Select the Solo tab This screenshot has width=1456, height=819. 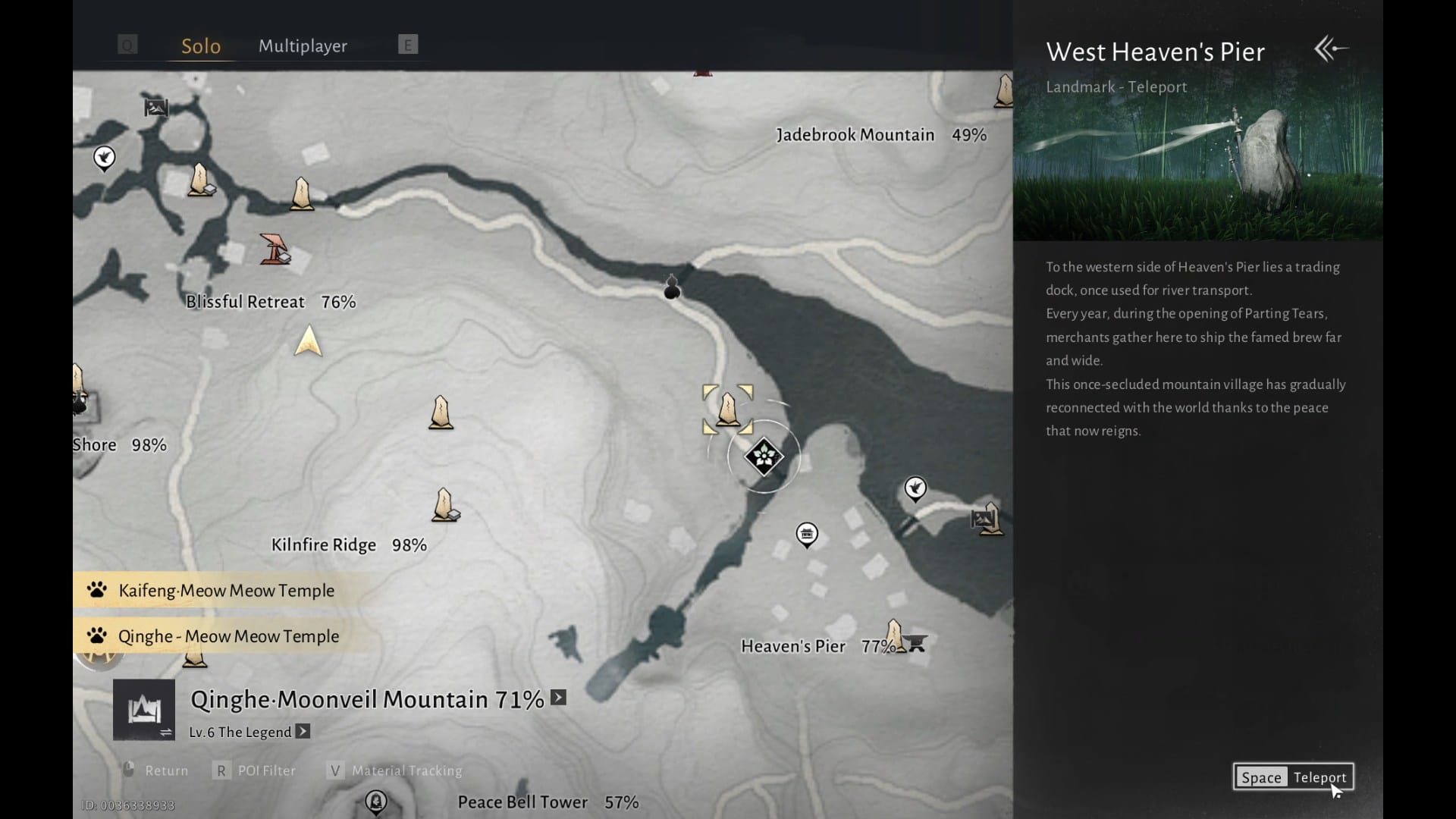click(x=201, y=46)
